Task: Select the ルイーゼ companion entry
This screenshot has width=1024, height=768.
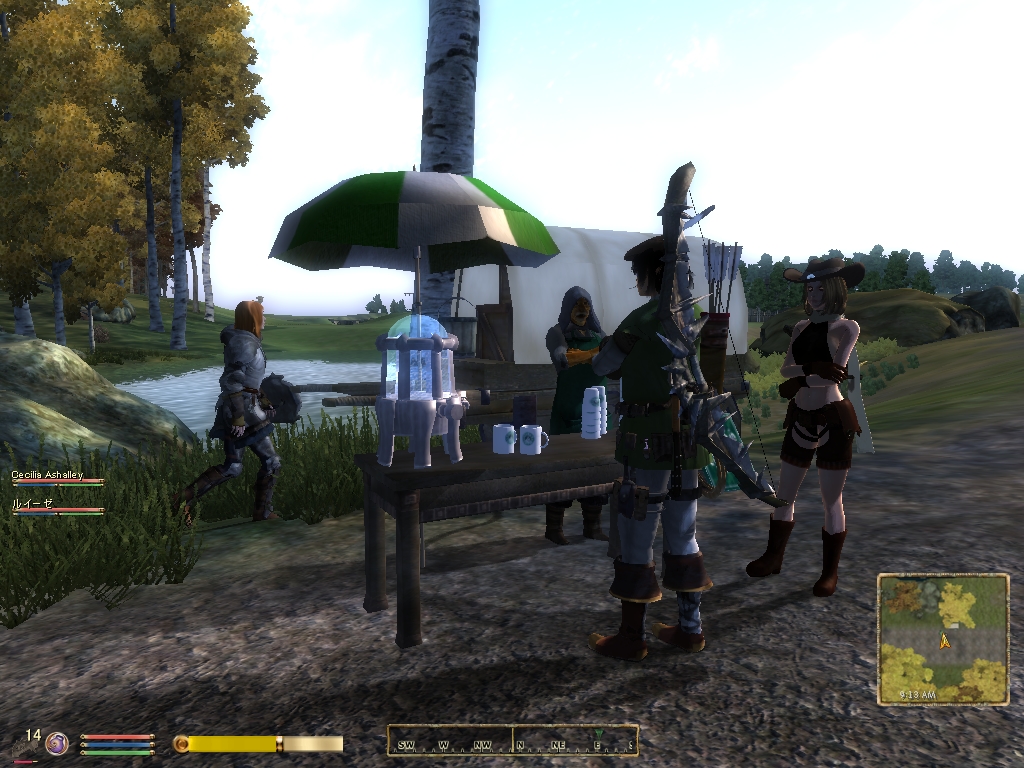Action: [31, 505]
